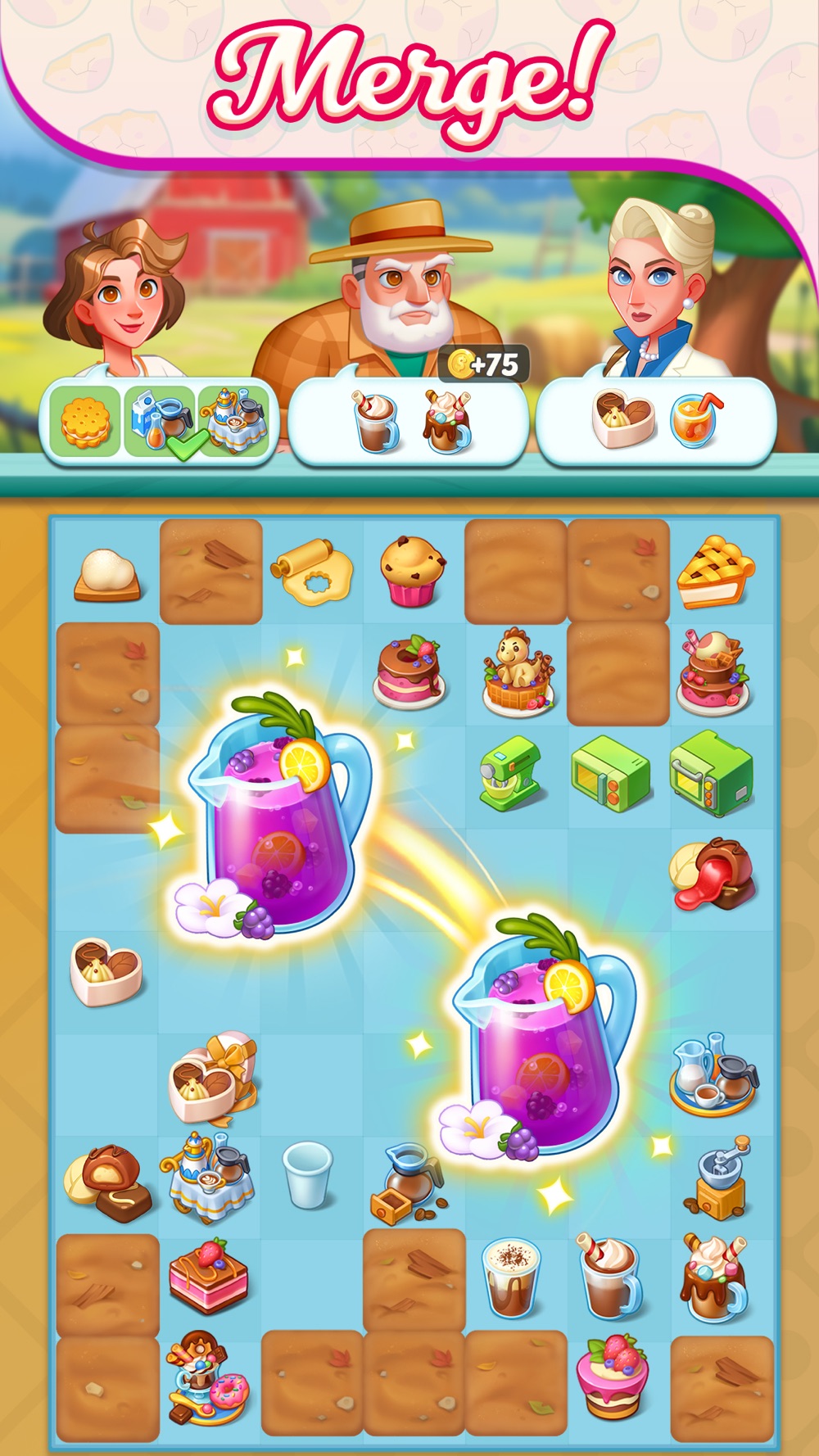819x1456 pixels.
Task: Select the rolling pin and dough tile
Action: tap(312, 571)
